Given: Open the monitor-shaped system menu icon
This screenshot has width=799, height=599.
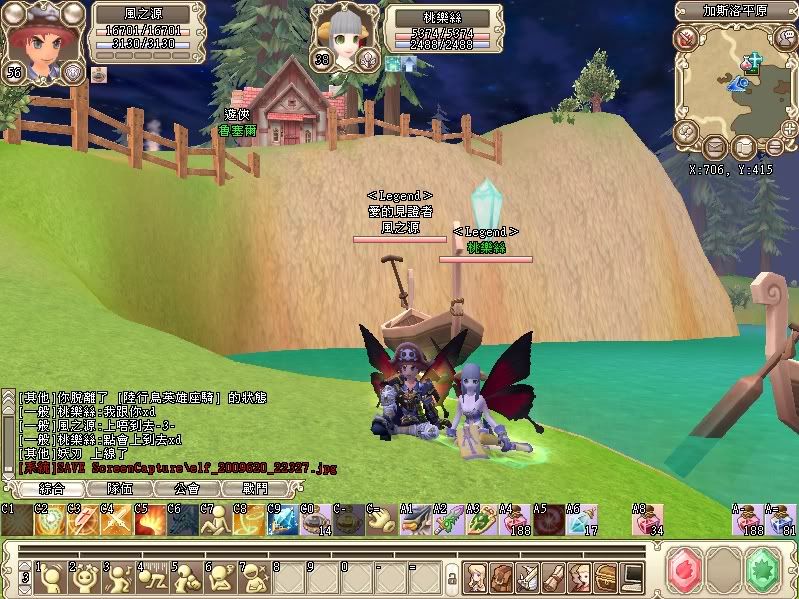Looking at the screenshot, I should (x=632, y=576).
